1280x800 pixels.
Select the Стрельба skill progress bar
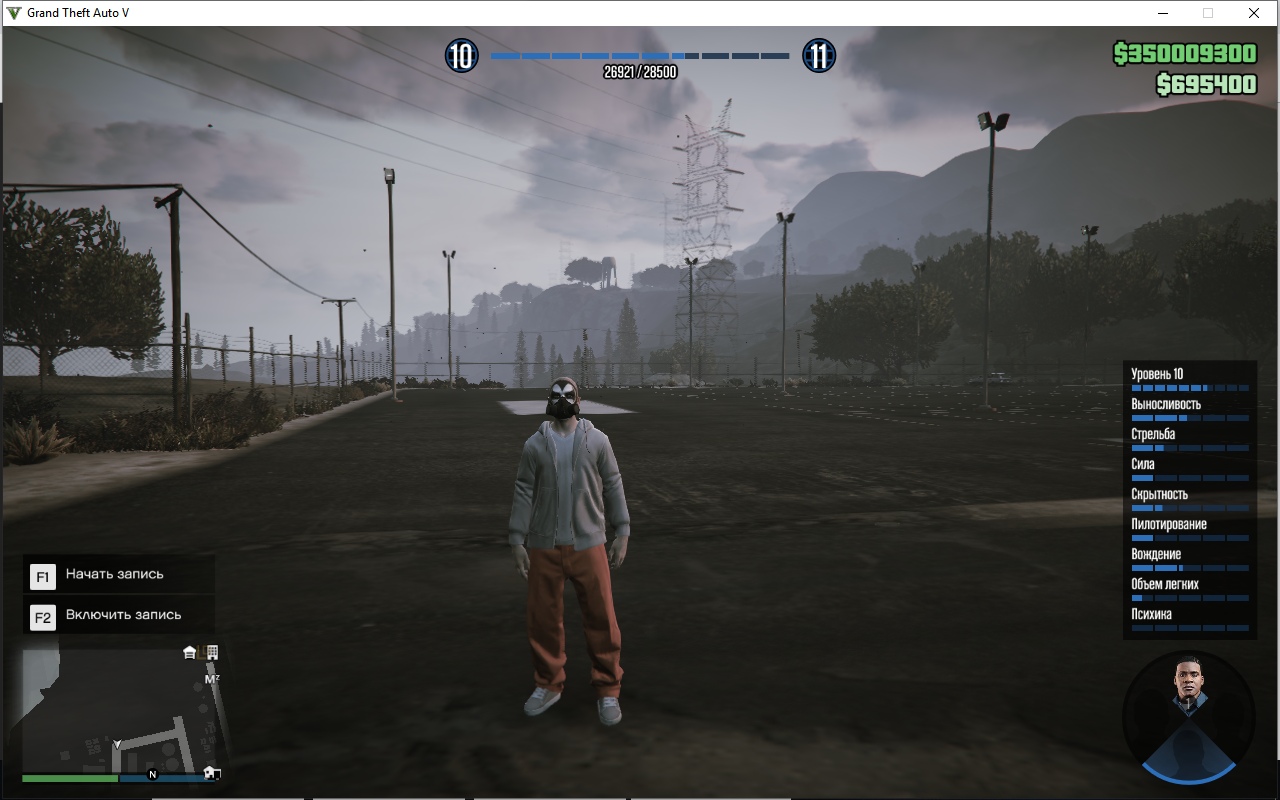click(1188, 447)
